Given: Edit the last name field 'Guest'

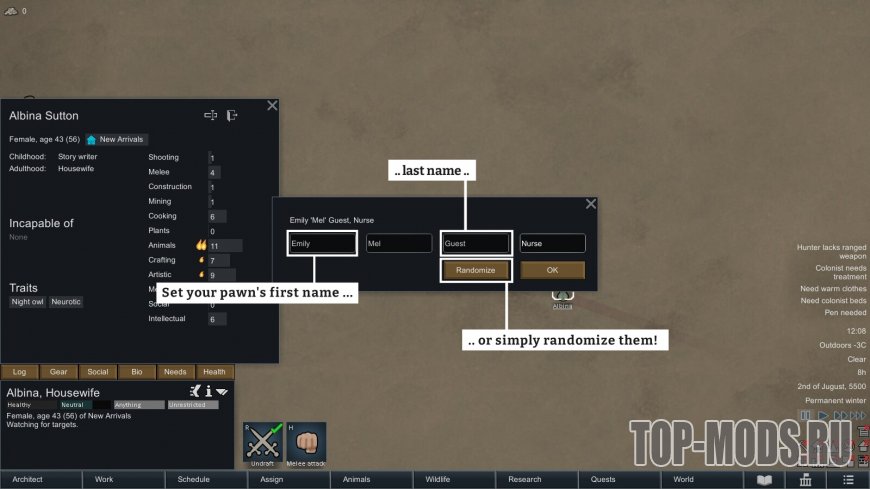Looking at the screenshot, I should [476, 243].
